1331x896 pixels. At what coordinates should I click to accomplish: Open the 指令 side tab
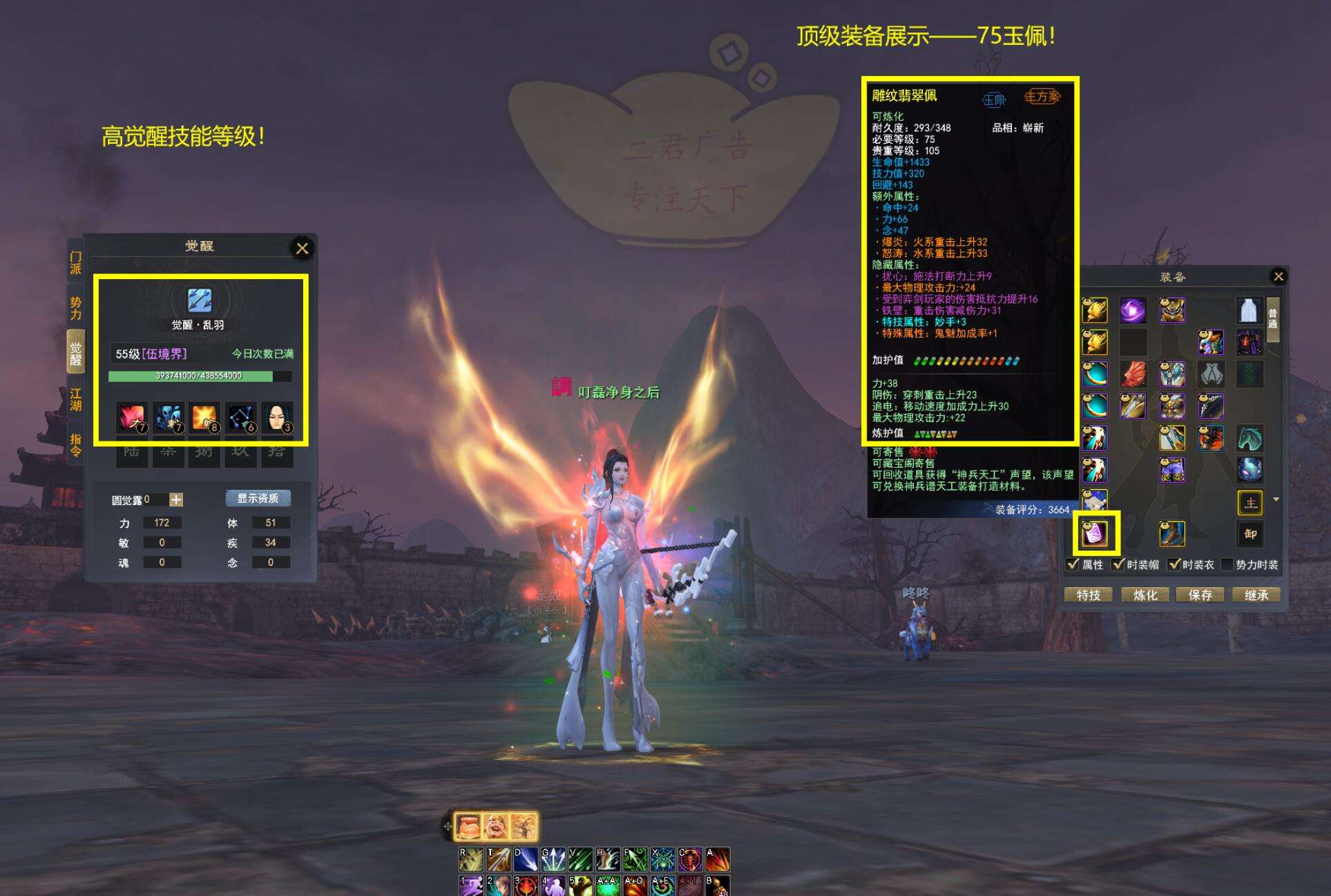click(75, 444)
